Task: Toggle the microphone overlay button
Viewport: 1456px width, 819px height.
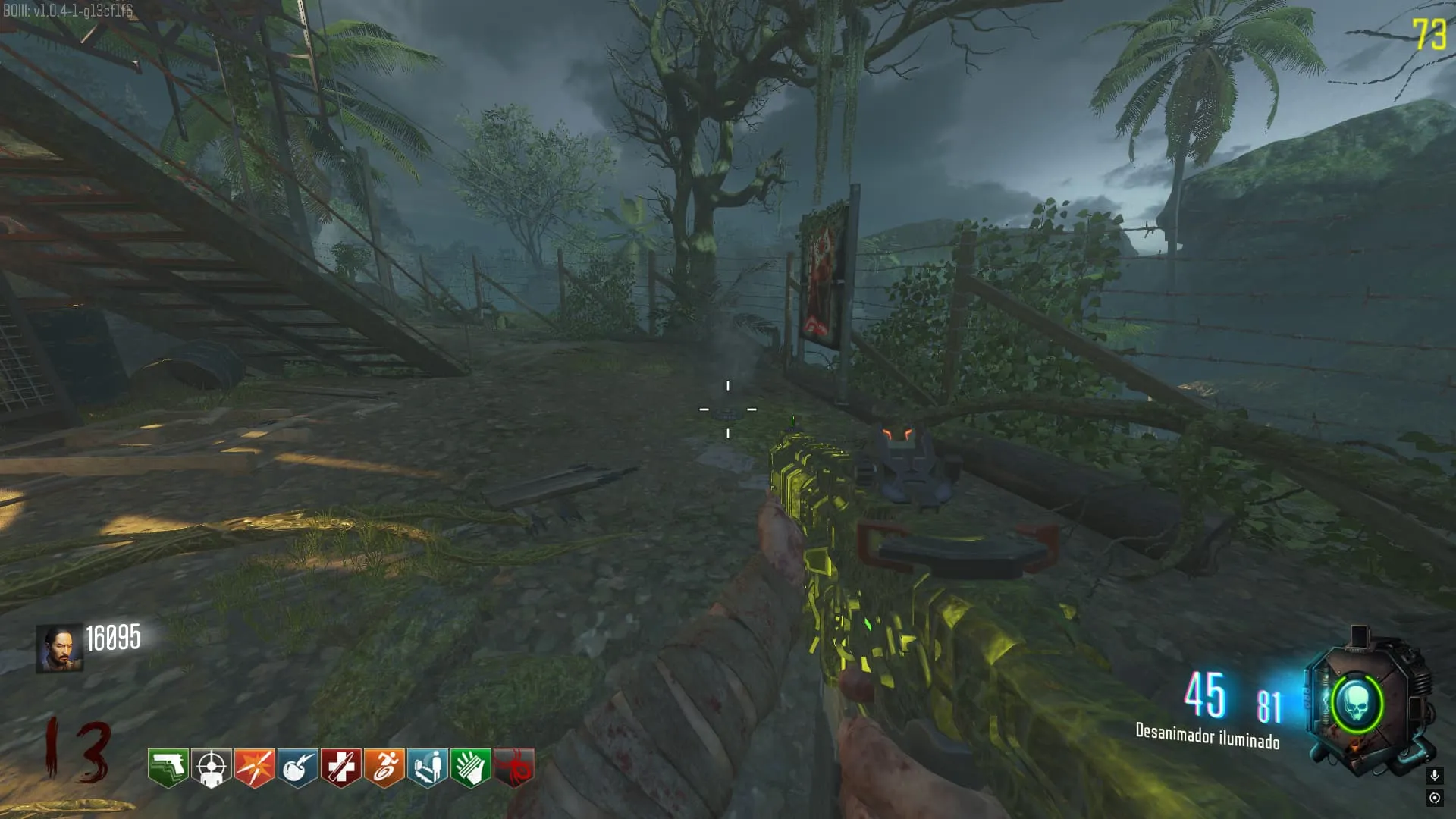Action: (x=1434, y=775)
